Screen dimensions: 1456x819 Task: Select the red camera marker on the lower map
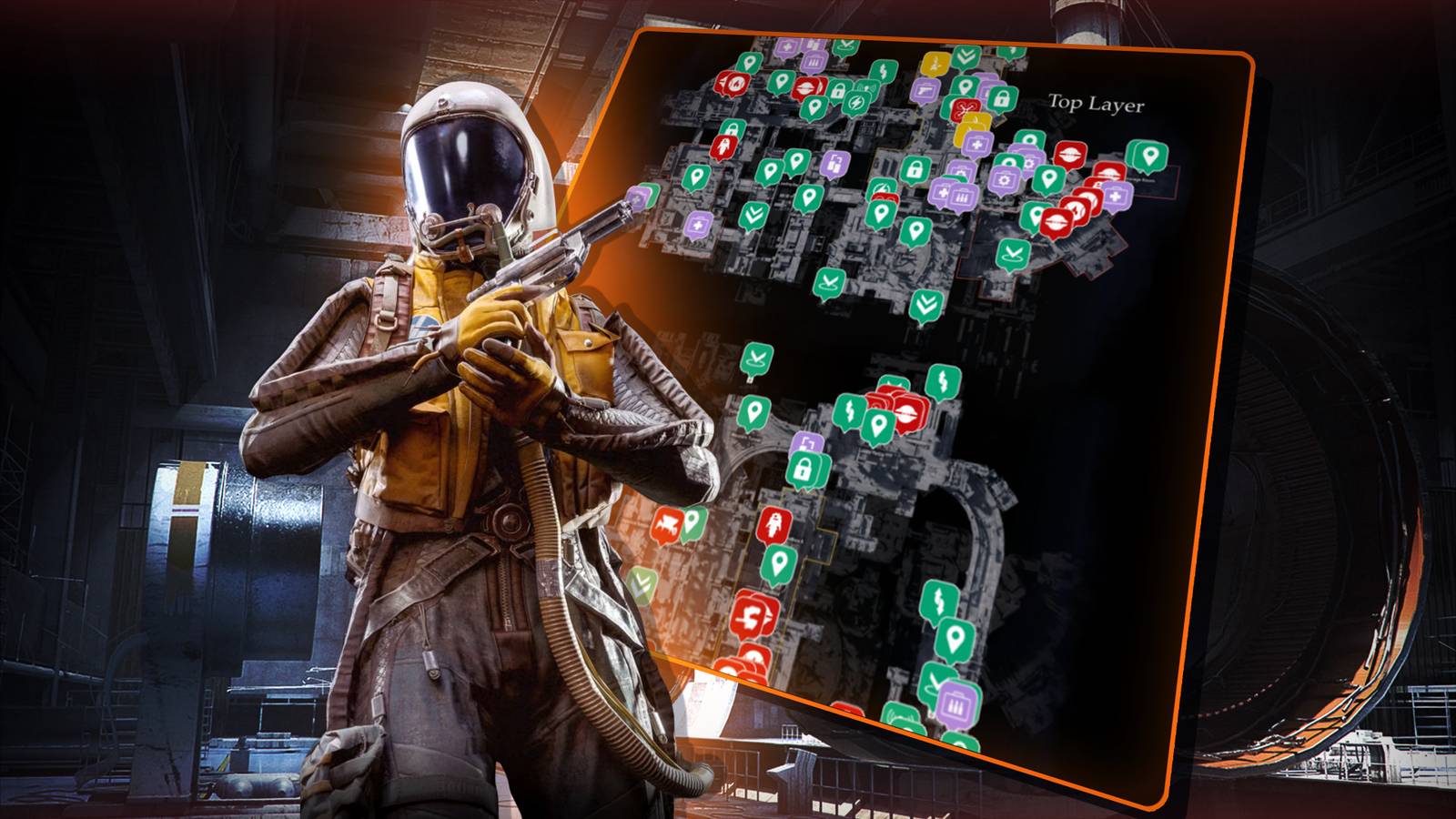tap(669, 523)
